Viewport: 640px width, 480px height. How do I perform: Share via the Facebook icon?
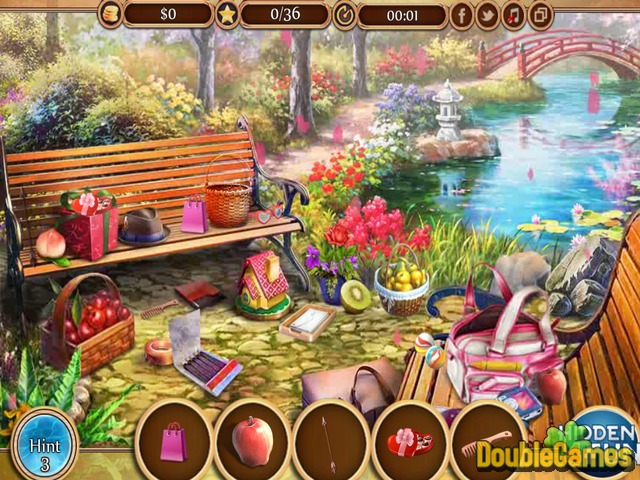tap(461, 14)
